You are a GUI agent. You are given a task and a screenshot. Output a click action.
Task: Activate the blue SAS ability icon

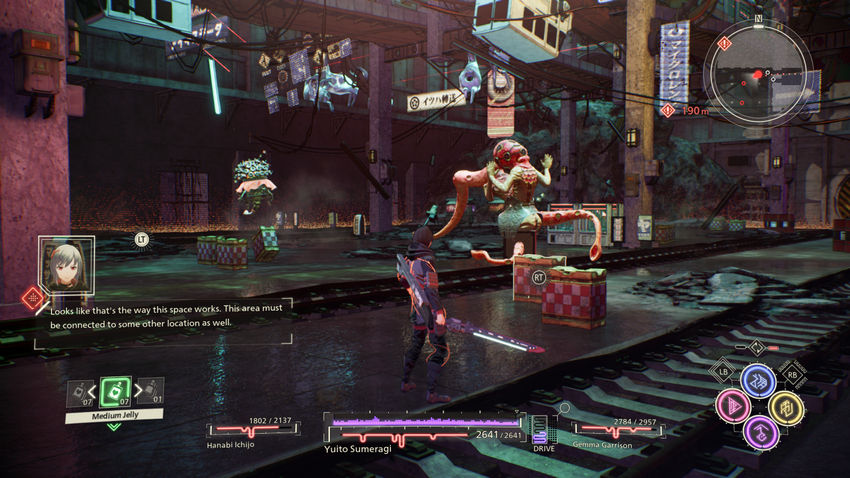pyautogui.click(x=757, y=381)
